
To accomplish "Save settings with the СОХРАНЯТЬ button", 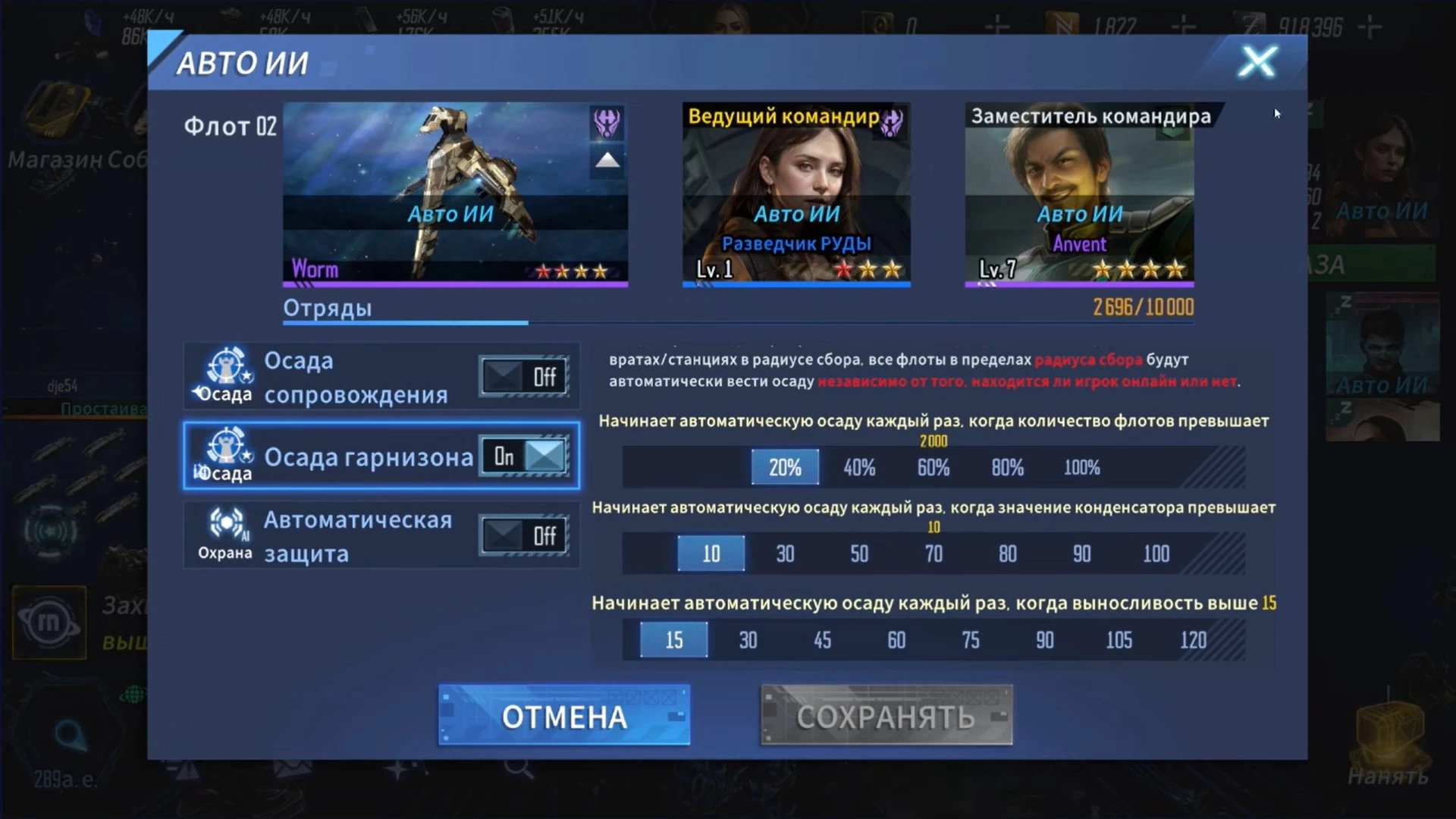I will click(x=886, y=716).
